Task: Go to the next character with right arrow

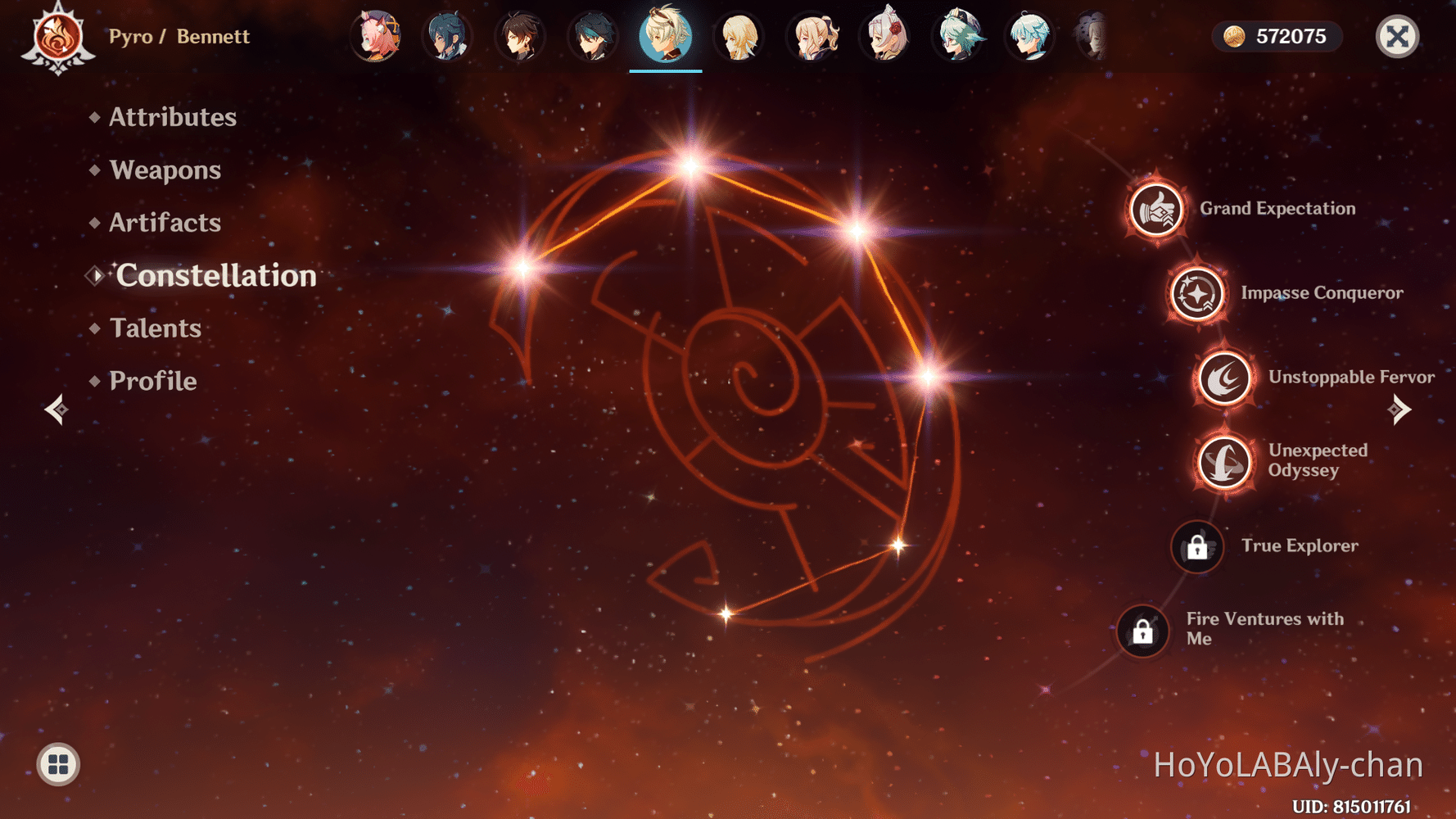Action: coord(1399,409)
